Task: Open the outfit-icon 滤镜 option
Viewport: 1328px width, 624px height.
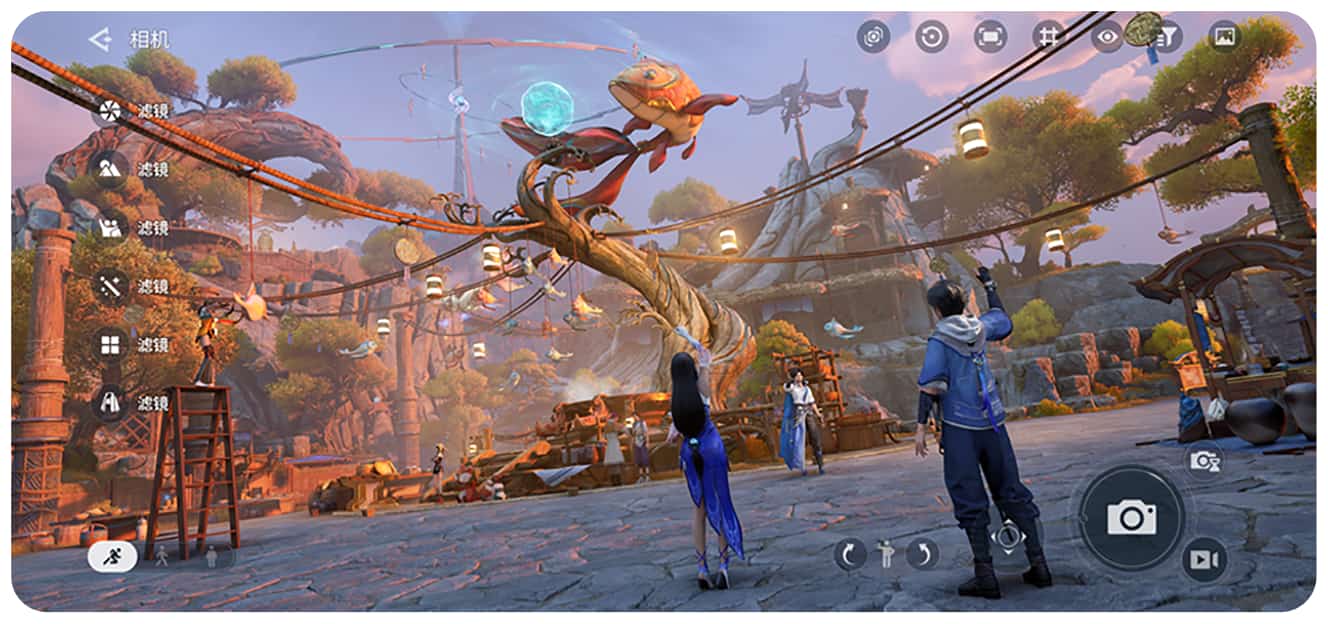Action: (x=110, y=403)
